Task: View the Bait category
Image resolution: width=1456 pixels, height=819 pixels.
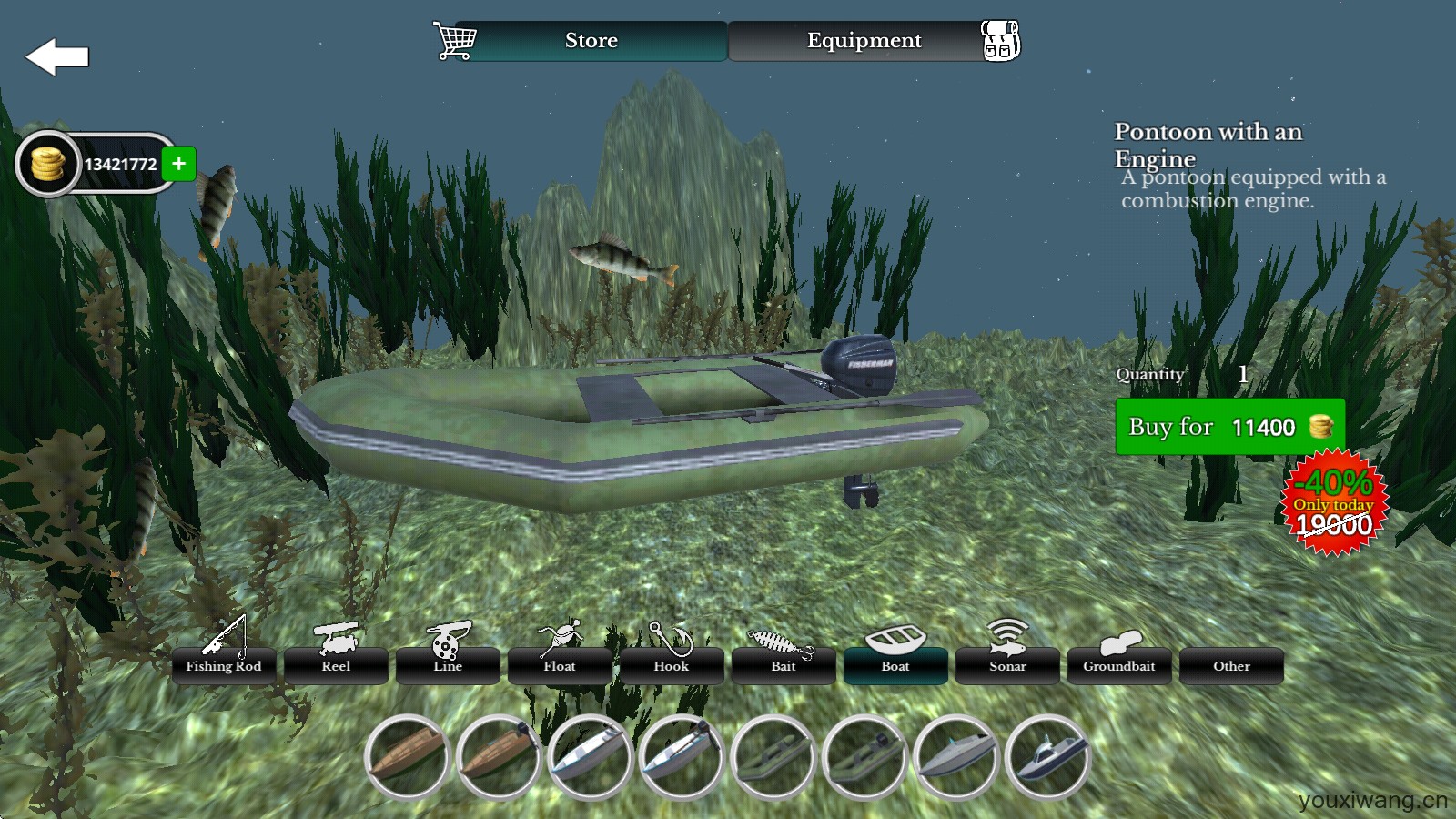Action: click(784, 665)
